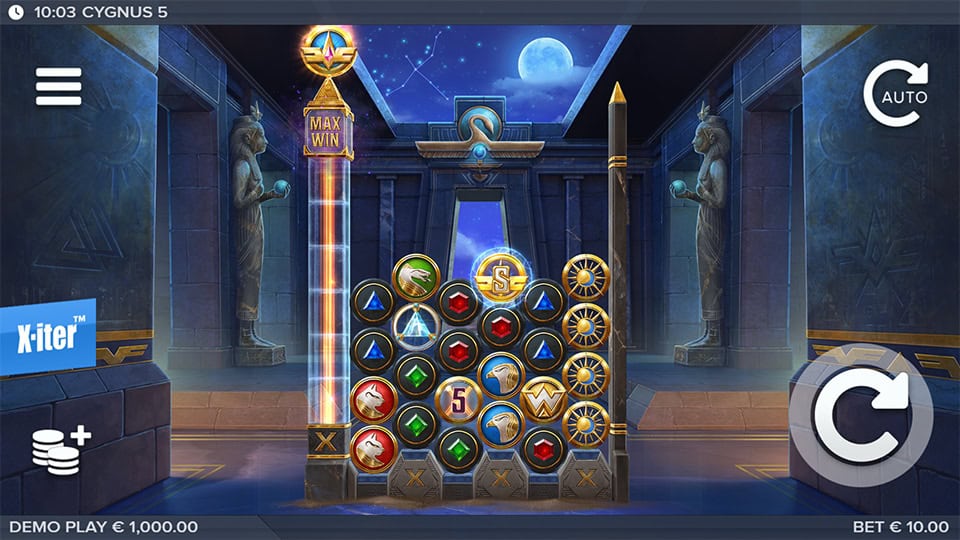
Task: Open the X-iter feature menu
Action: (x=48, y=336)
